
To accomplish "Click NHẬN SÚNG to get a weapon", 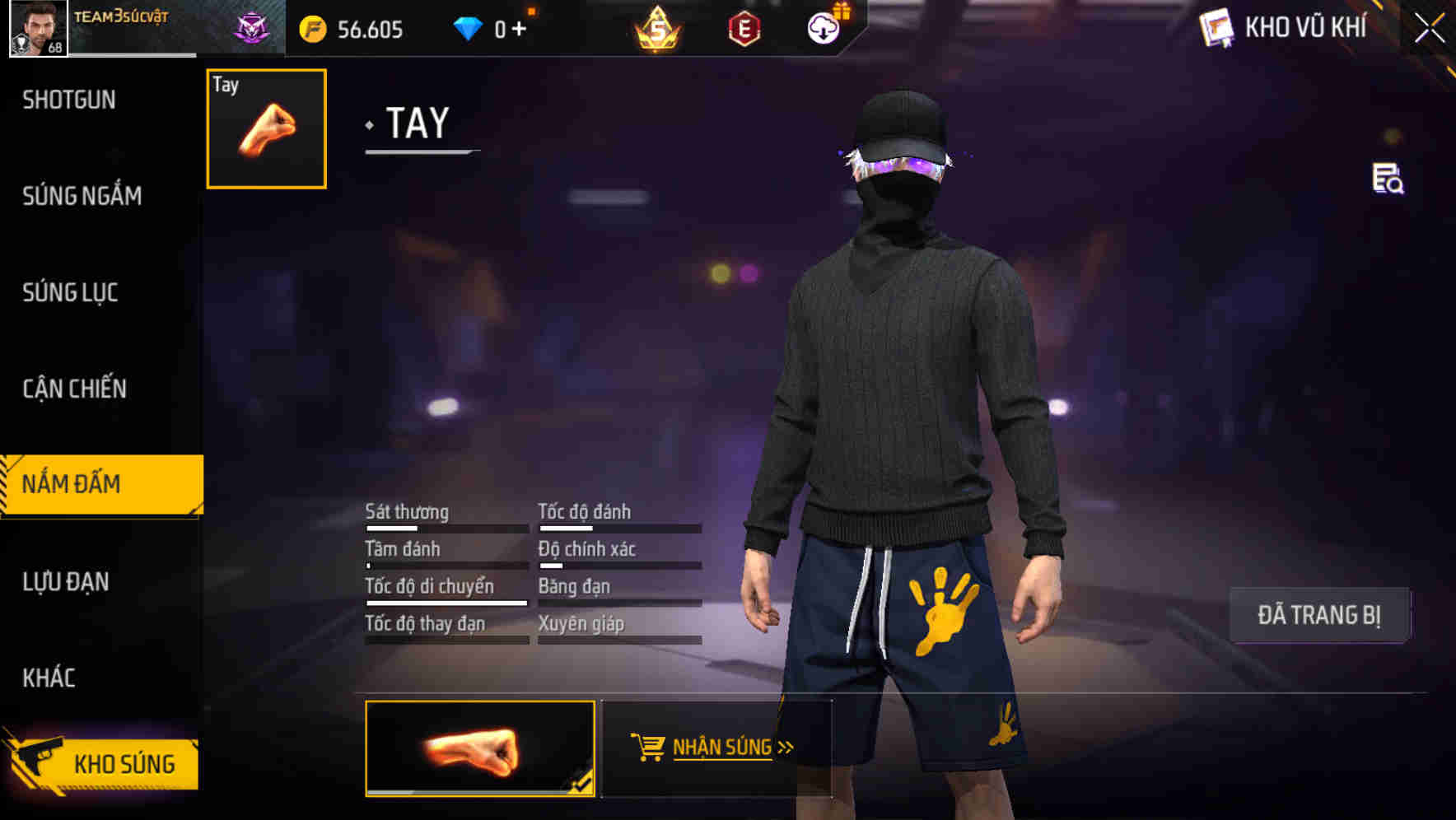I will [719, 748].
